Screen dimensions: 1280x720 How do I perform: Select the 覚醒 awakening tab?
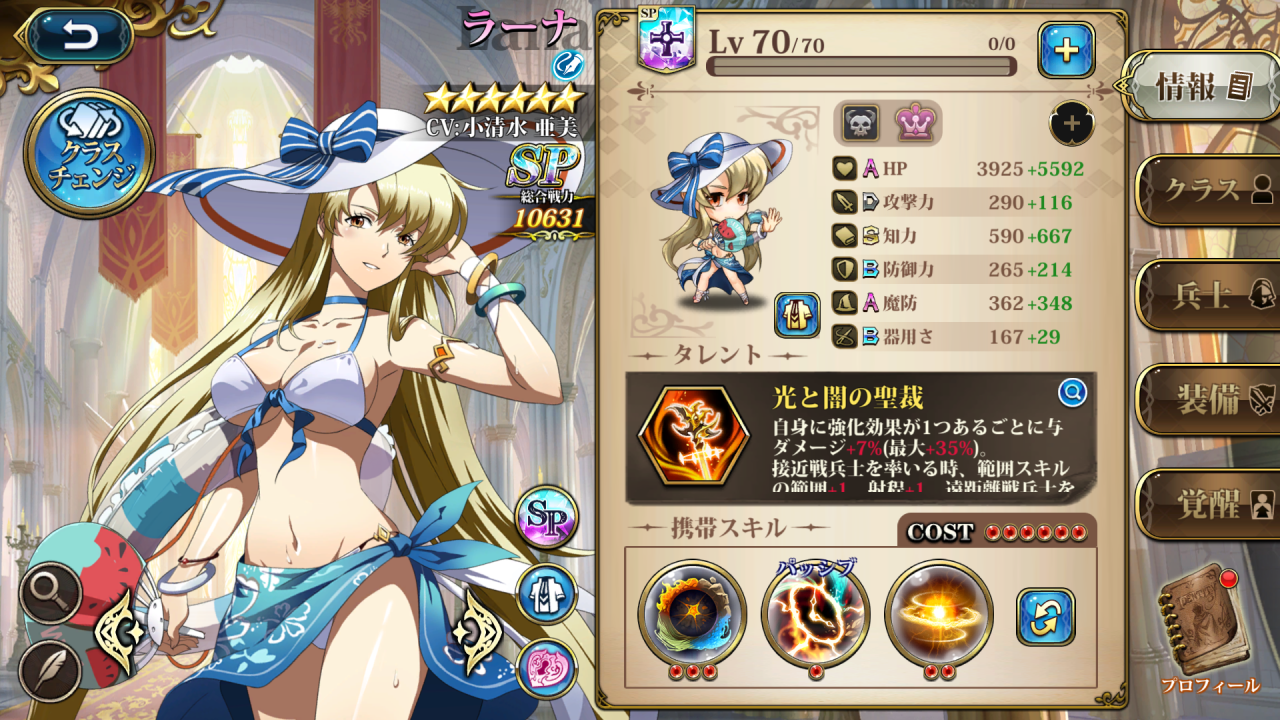(1207, 503)
